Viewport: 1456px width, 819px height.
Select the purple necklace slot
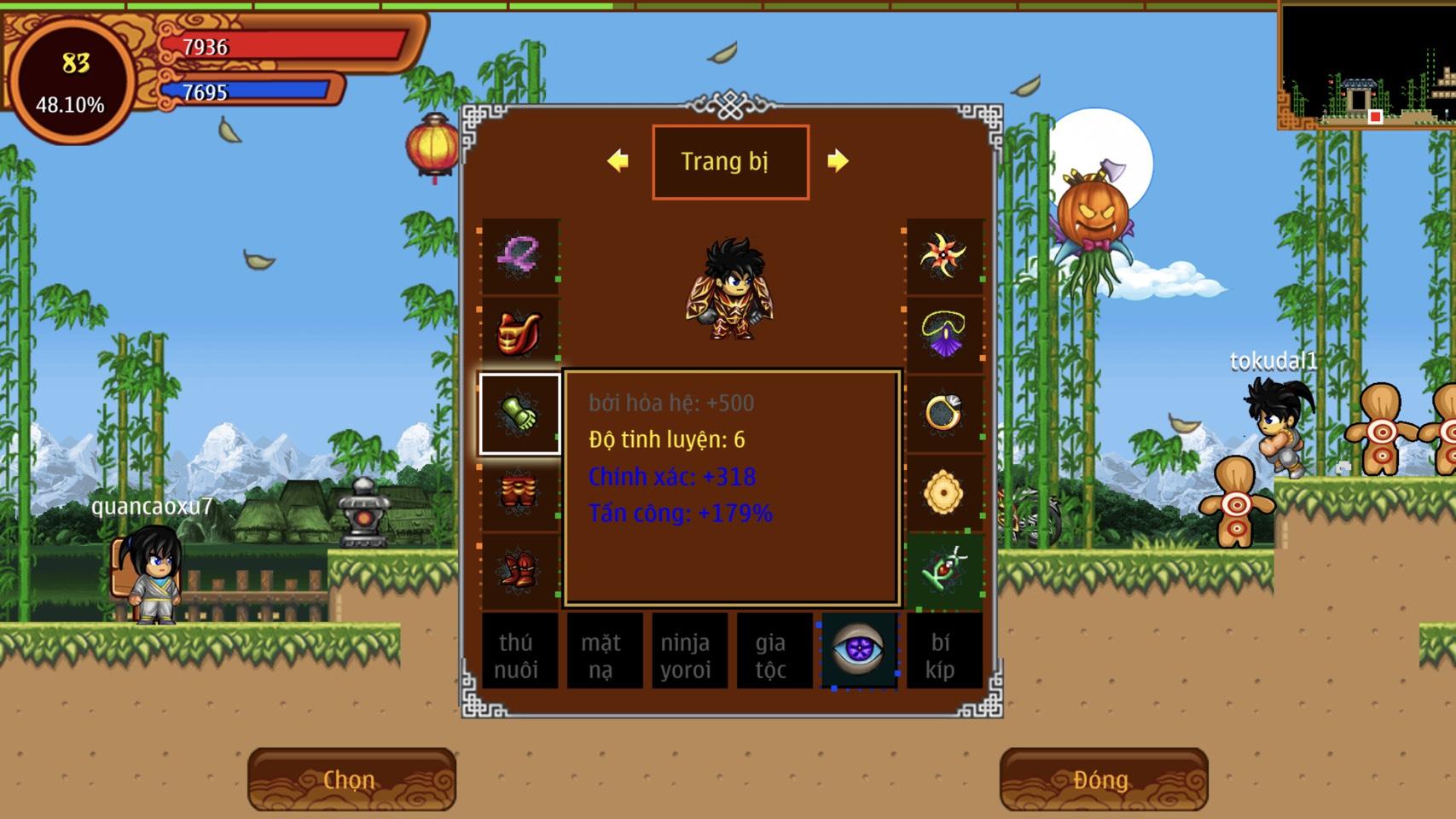click(x=943, y=334)
